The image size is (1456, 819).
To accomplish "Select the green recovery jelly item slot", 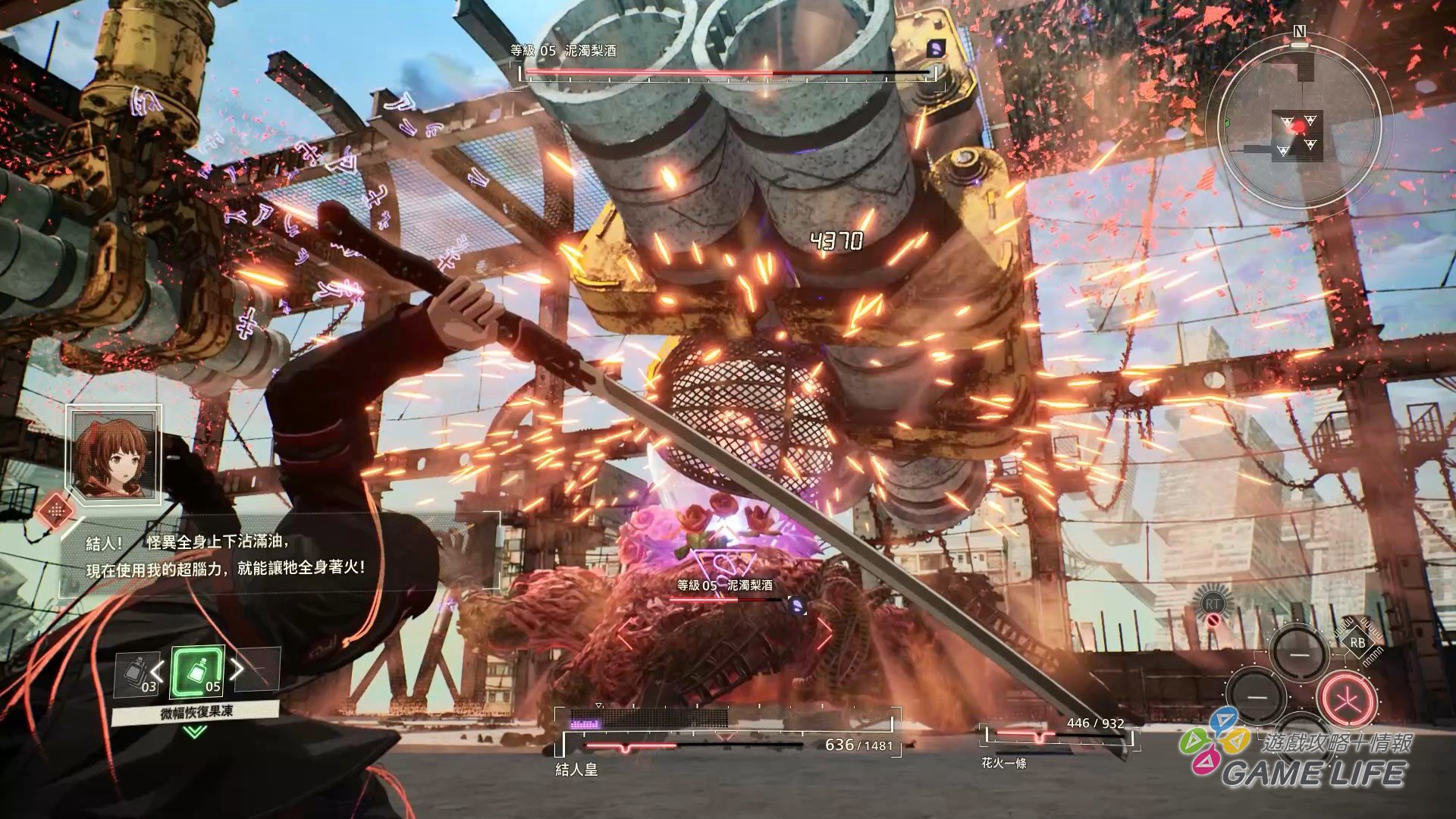I will tap(197, 672).
